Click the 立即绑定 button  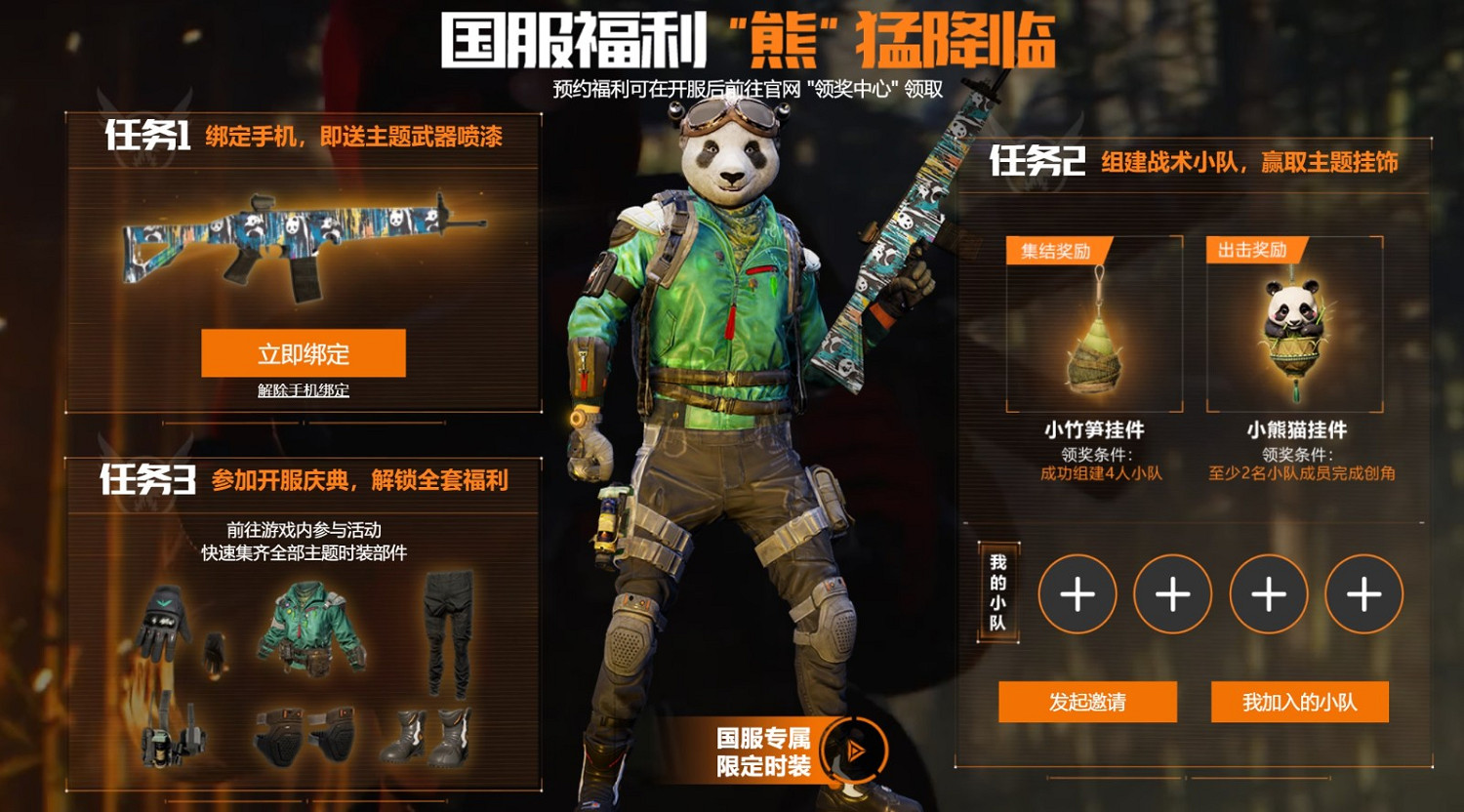(304, 353)
